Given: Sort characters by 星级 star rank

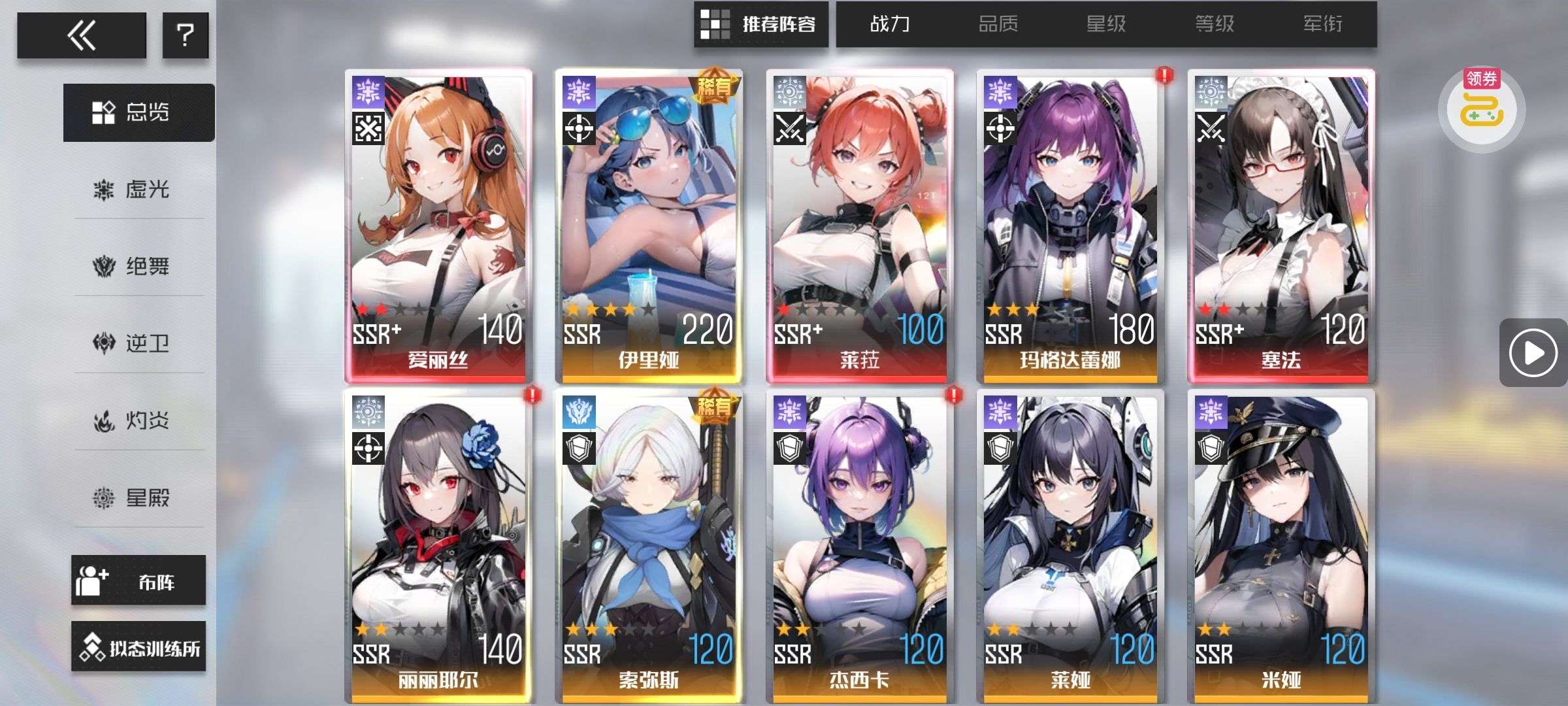Looking at the screenshot, I should (1106, 25).
